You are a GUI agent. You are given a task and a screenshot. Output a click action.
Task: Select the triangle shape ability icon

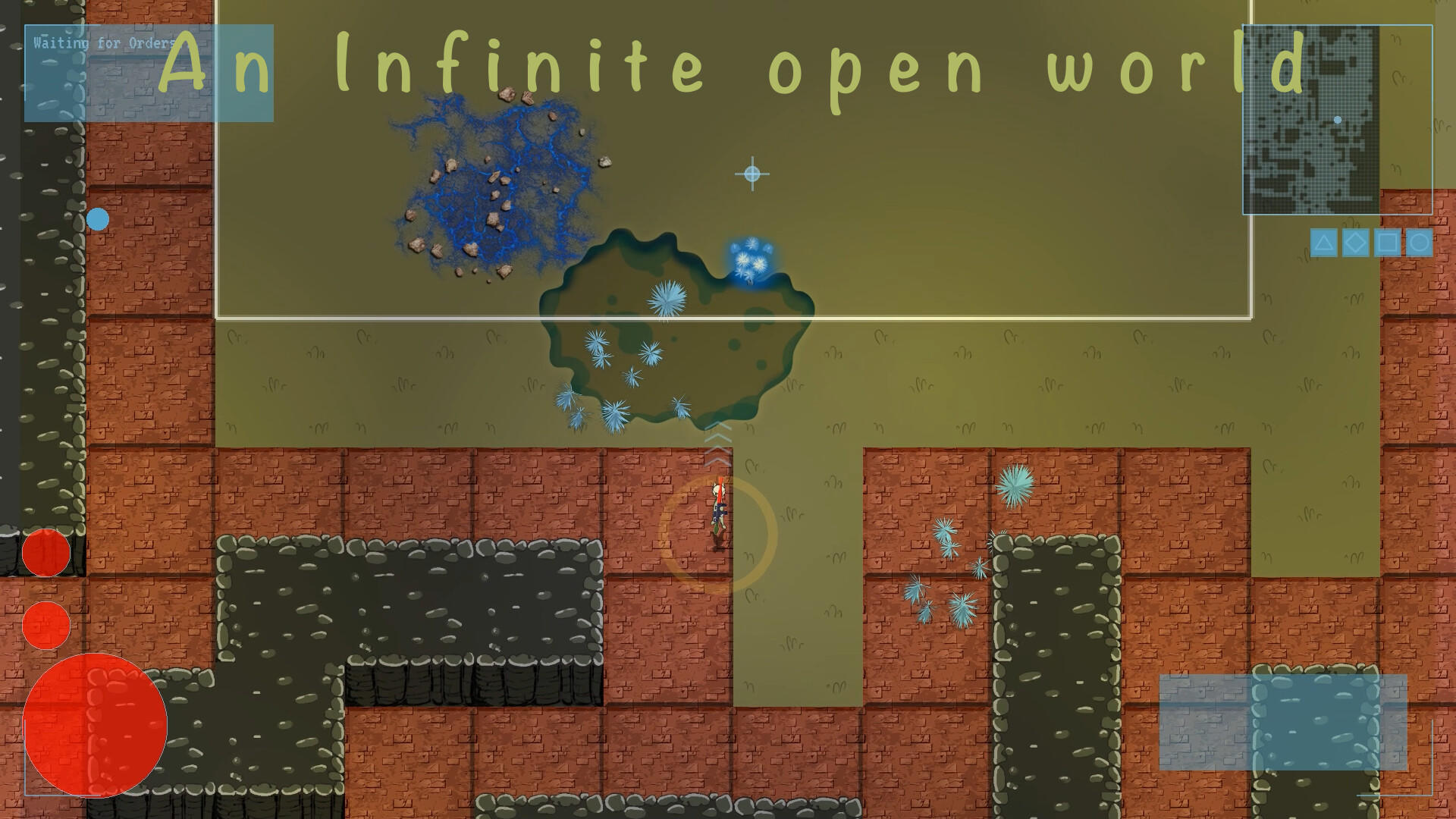[x=1323, y=243]
